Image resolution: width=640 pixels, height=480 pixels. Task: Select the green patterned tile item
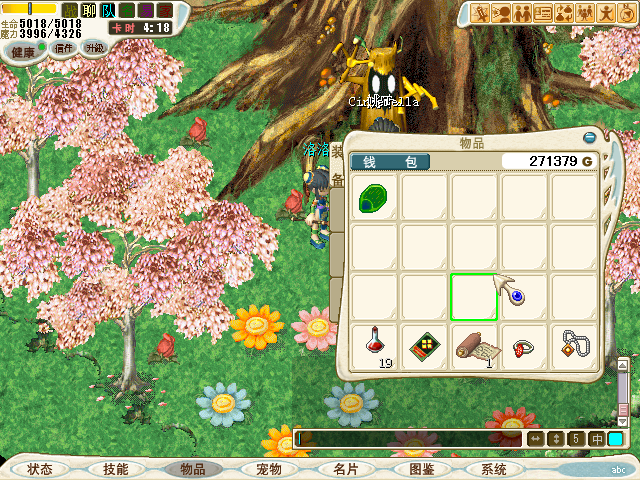pyautogui.click(x=424, y=346)
